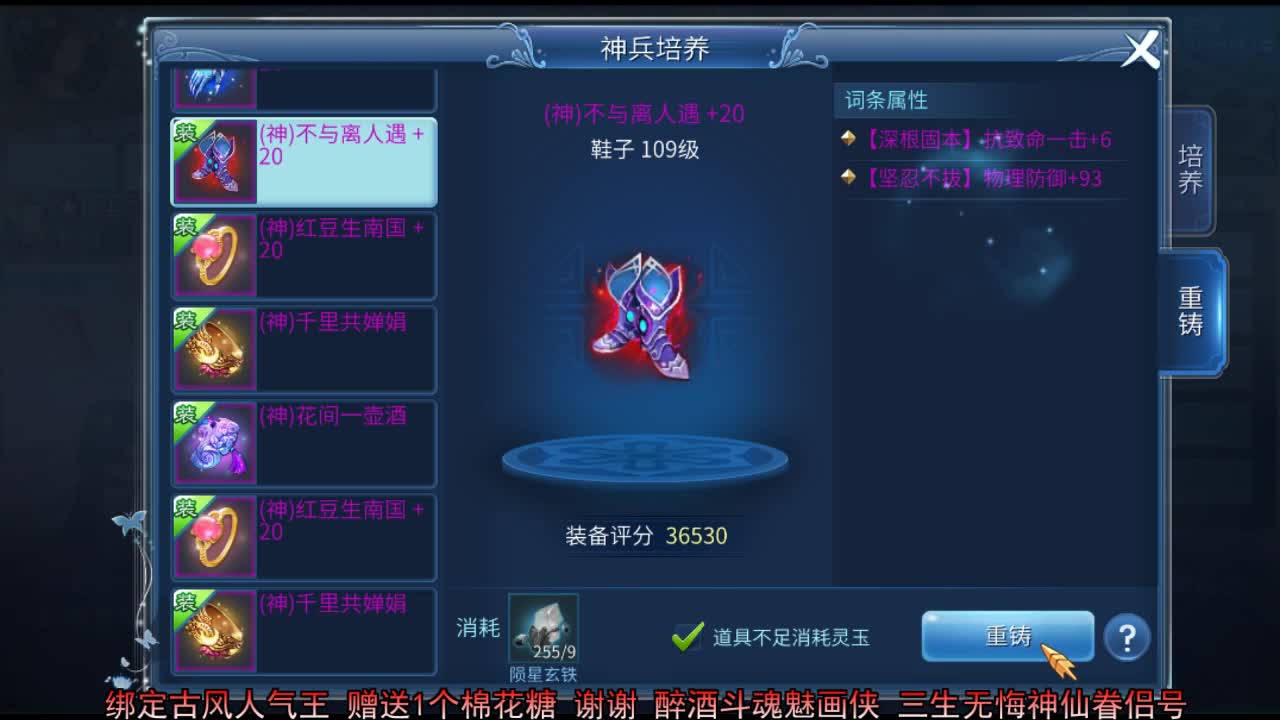Select the (神)千里共婵娟 golden ring icon

(x=215, y=348)
